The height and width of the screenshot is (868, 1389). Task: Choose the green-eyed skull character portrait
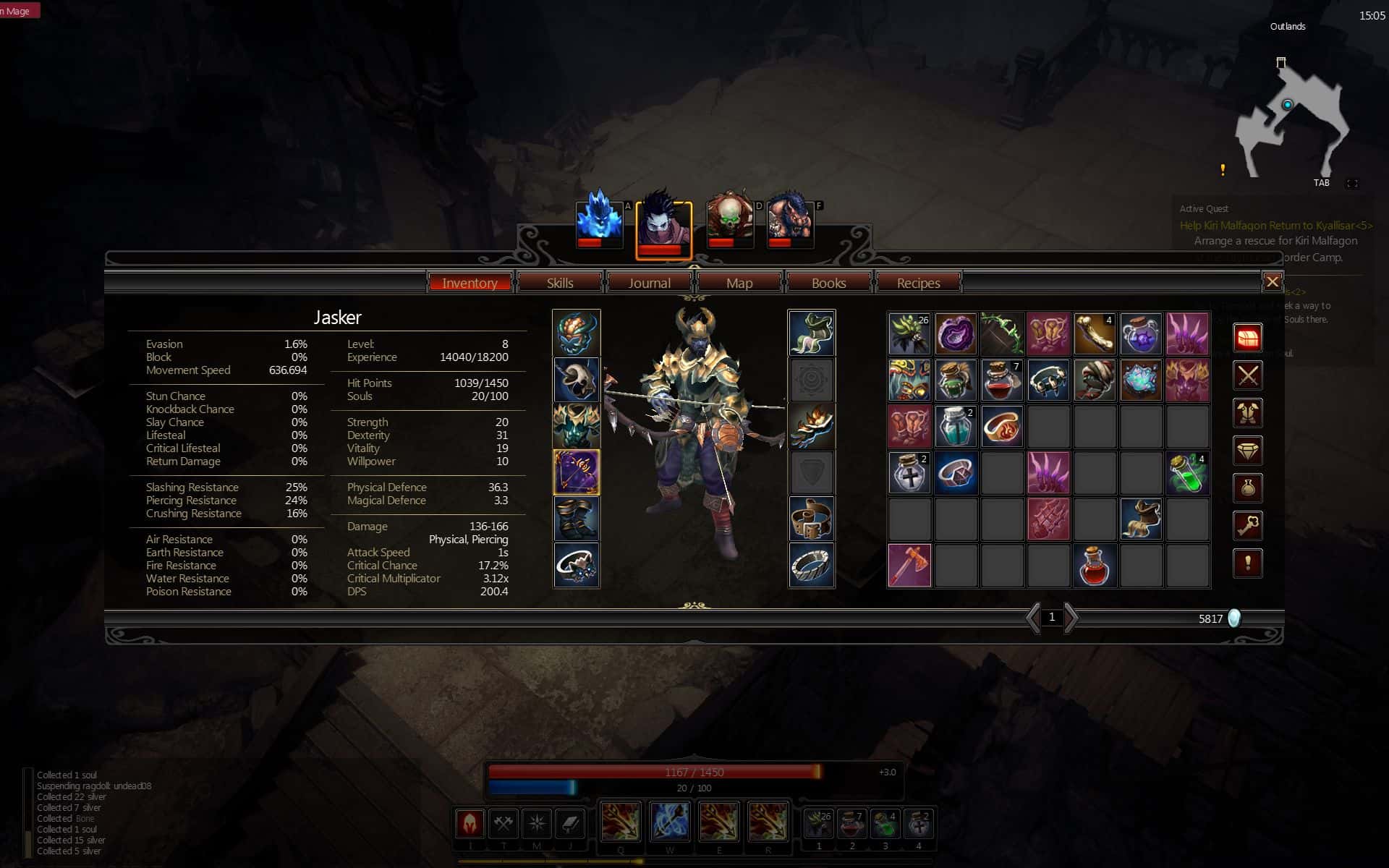pyautogui.click(x=729, y=219)
